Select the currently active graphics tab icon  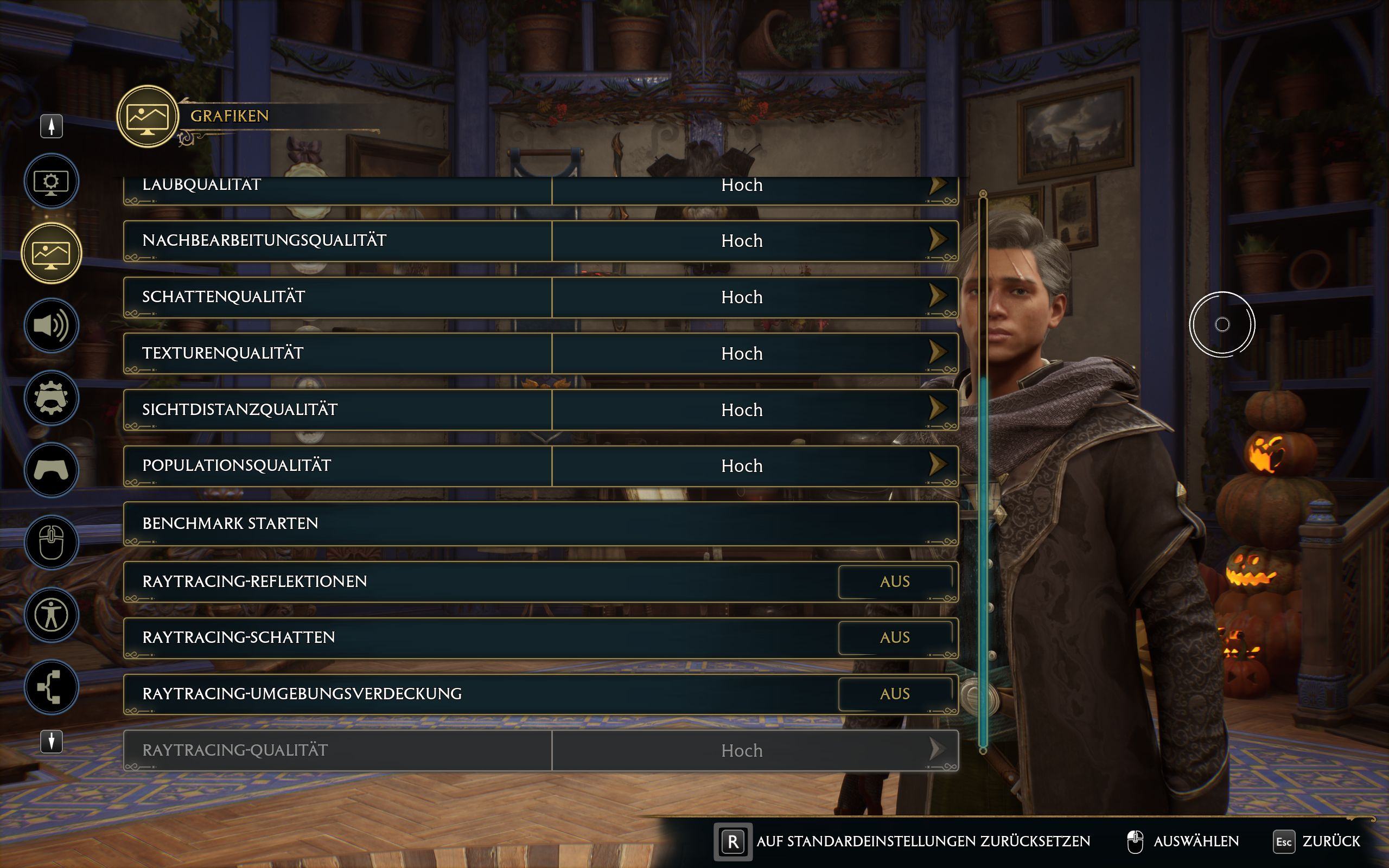pyautogui.click(x=51, y=253)
